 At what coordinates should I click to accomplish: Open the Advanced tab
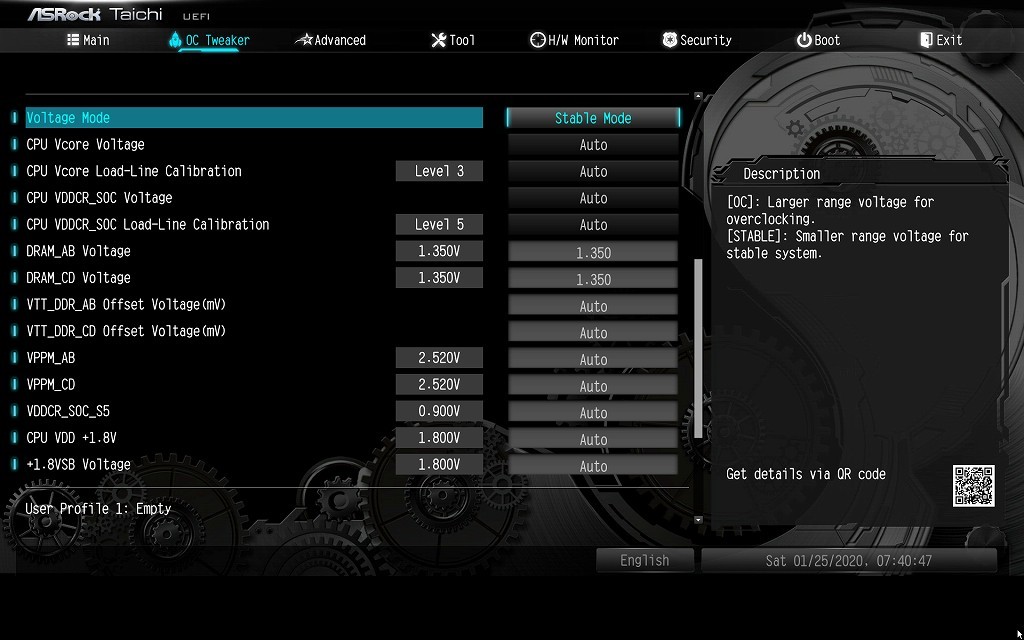(331, 40)
